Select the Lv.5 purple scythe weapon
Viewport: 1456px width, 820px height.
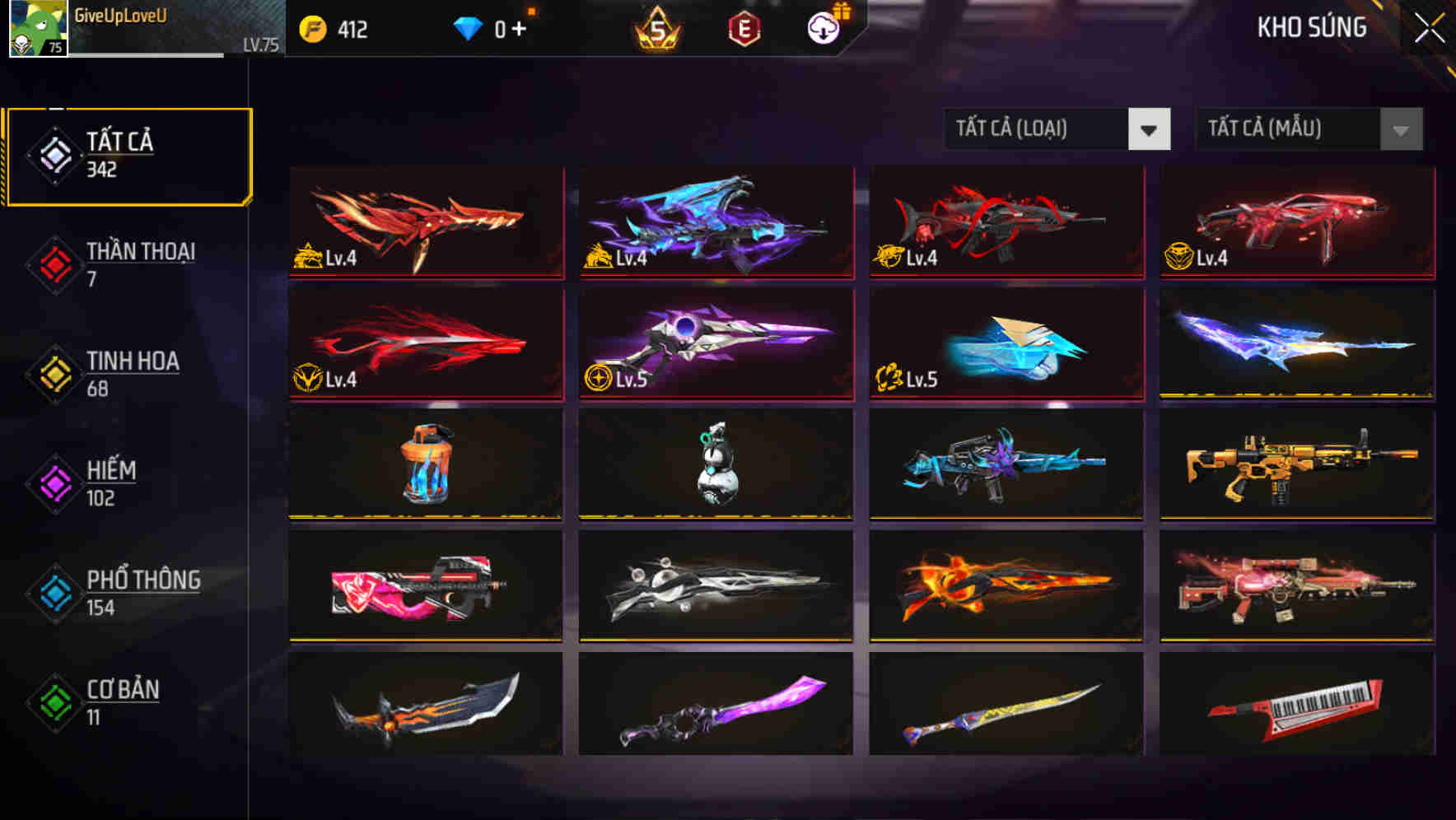[x=715, y=342]
